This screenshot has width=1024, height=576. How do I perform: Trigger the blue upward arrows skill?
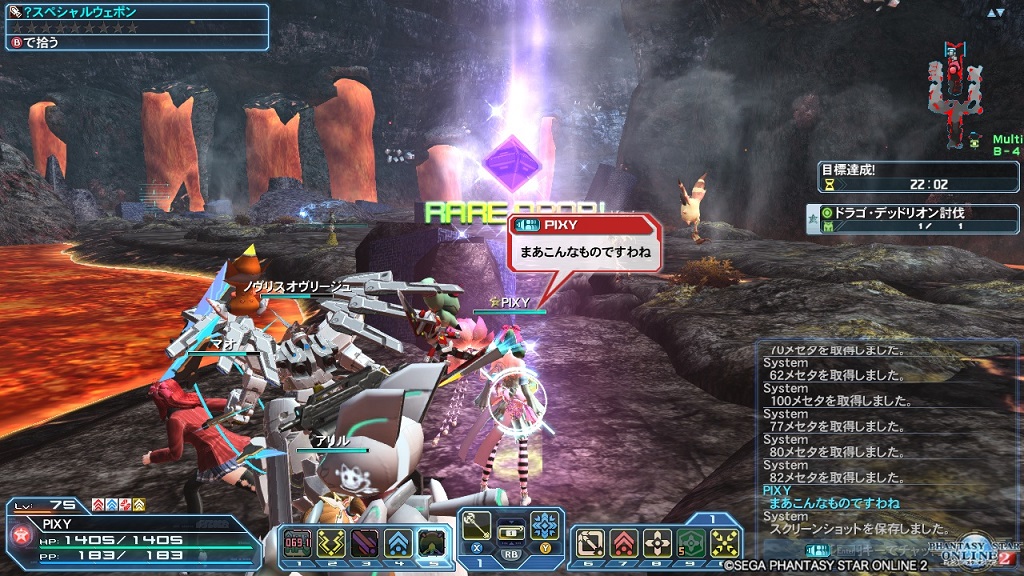(x=396, y=542)
